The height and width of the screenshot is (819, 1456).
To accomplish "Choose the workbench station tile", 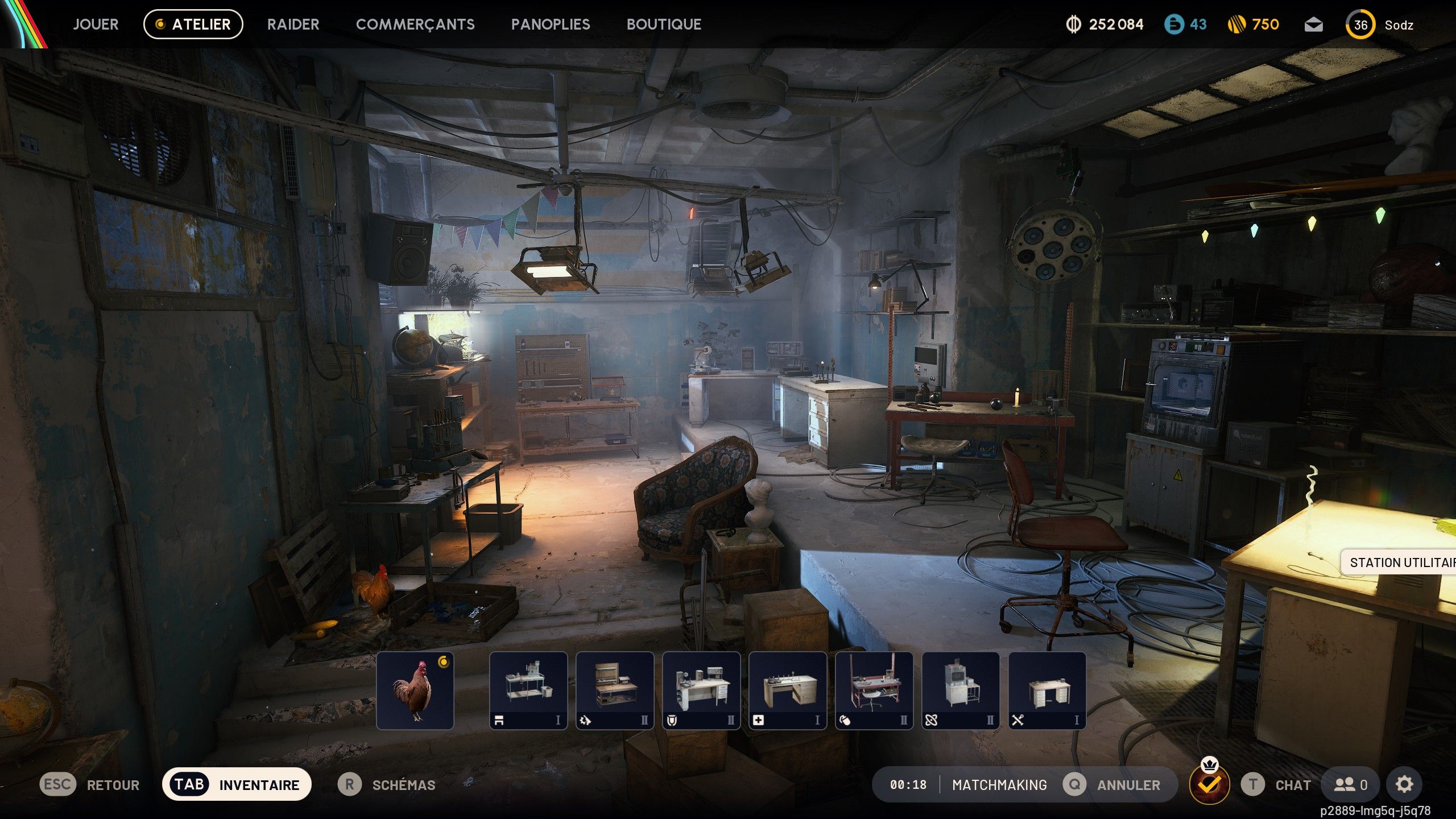I will click(528, 690).
